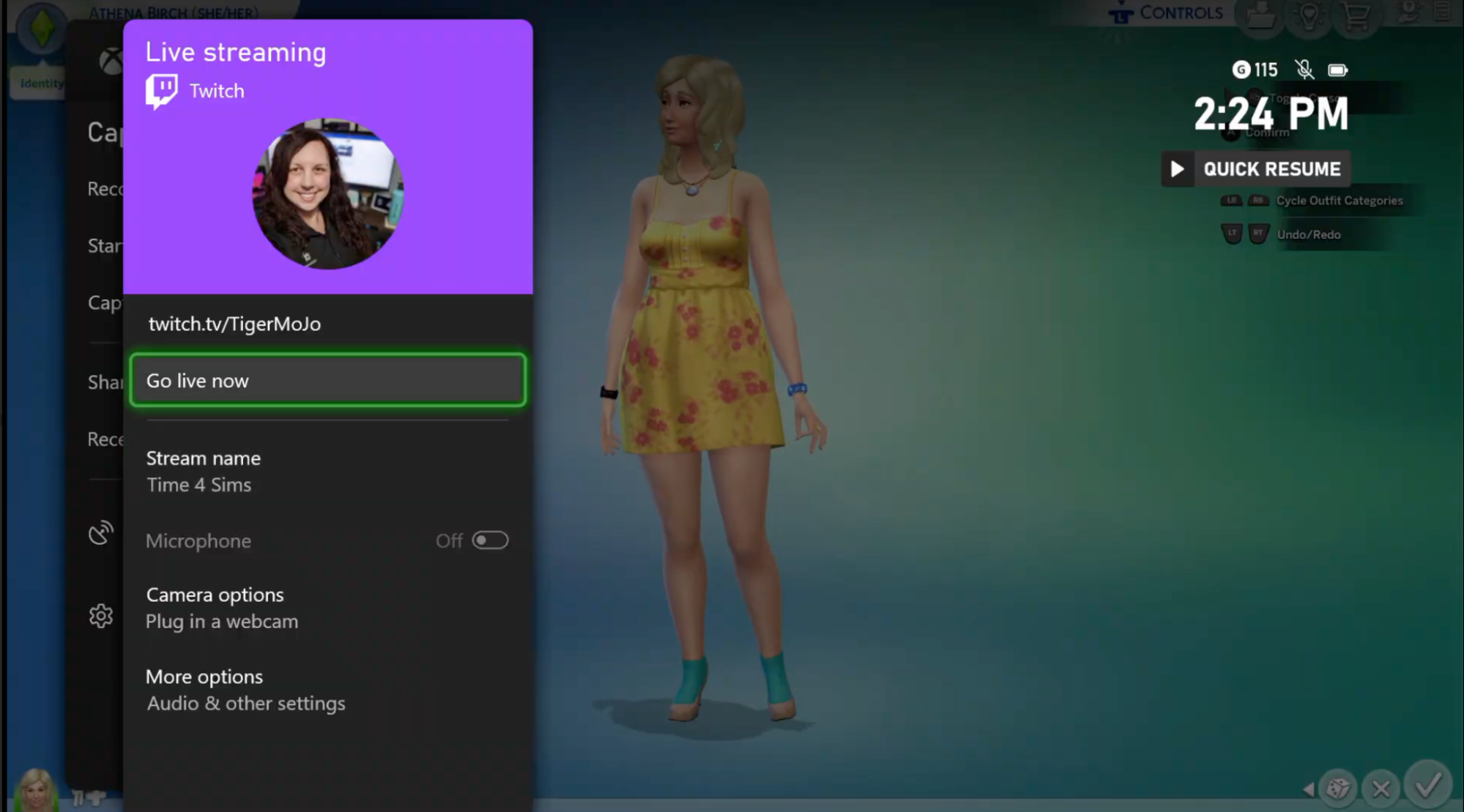Click the Twitch logo in the streaming panel
This screenshot has width=1464, height=812.
coord(162,89)
